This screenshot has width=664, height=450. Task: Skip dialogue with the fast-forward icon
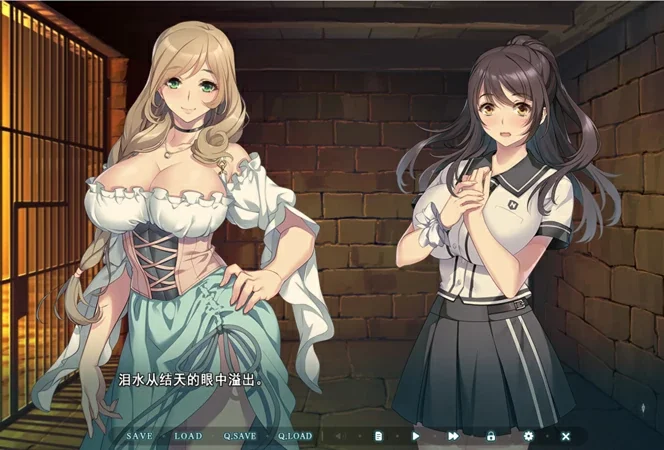[453, 436]
